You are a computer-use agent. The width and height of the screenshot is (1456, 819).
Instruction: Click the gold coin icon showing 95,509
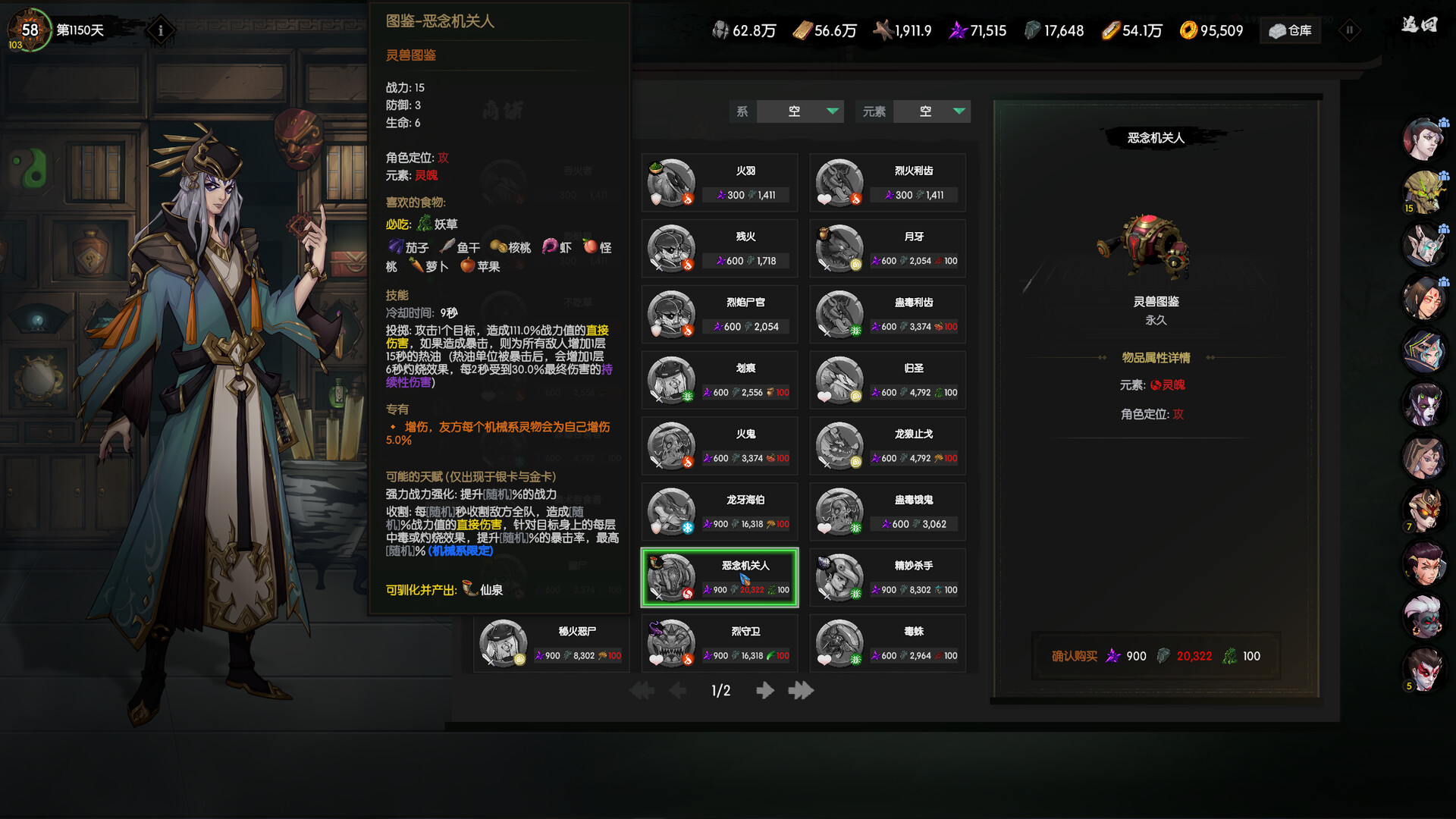[1187, 30]
